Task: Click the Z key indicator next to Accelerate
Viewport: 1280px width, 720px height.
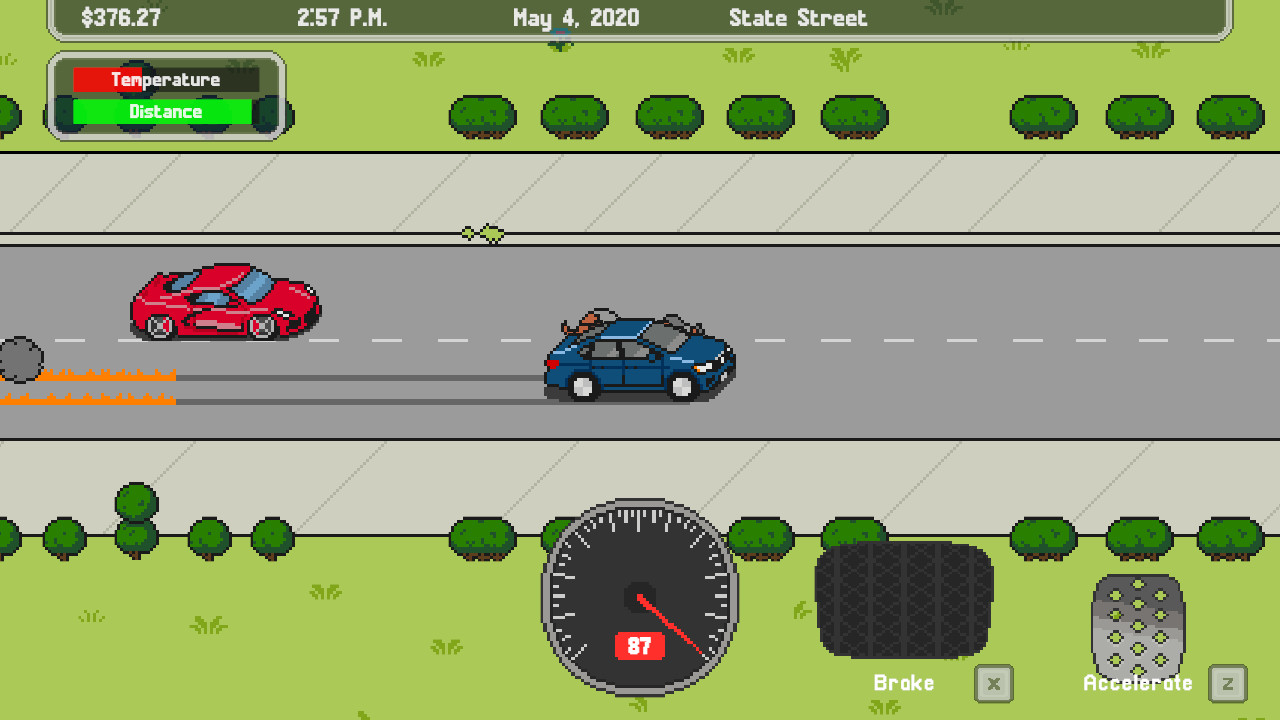Action: 1227,684
